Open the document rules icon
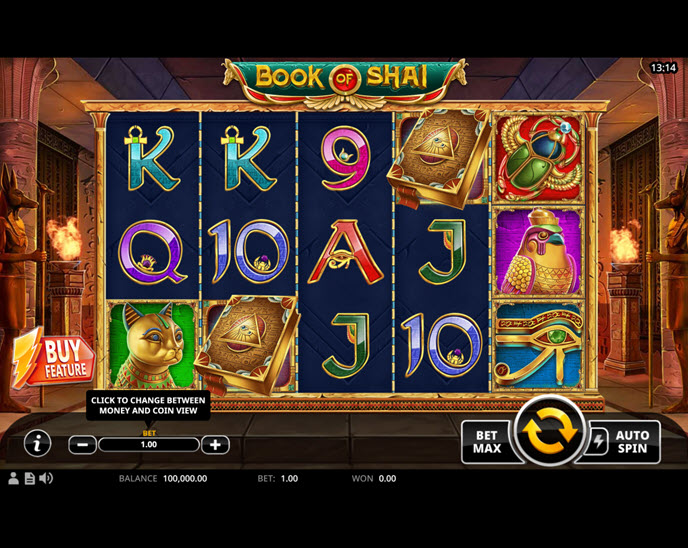688x548 pixels. (29, 479)
